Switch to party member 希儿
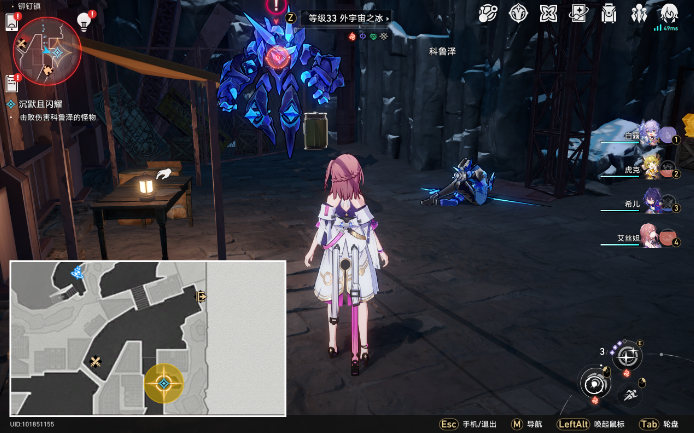 click(654, 203)
